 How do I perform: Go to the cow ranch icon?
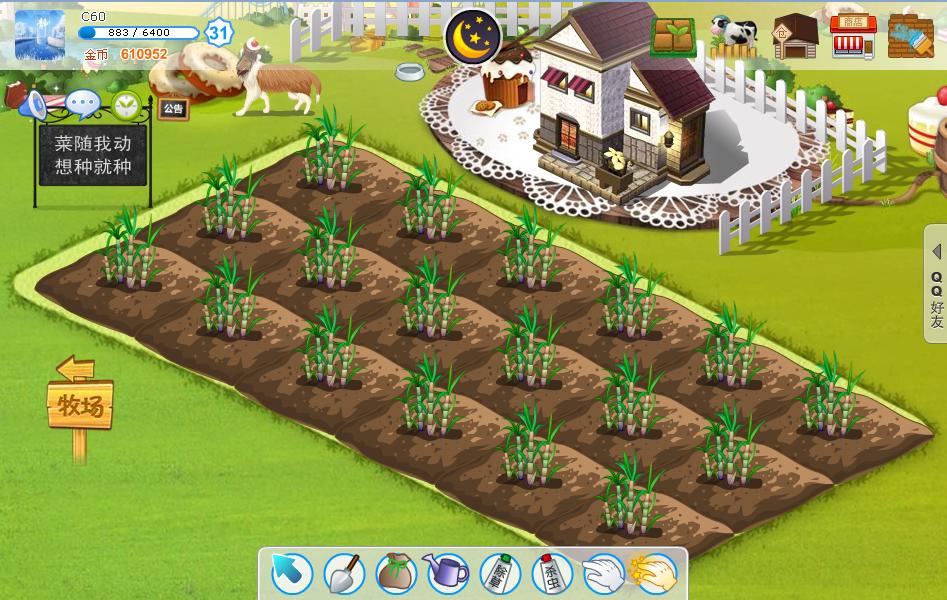734,36
